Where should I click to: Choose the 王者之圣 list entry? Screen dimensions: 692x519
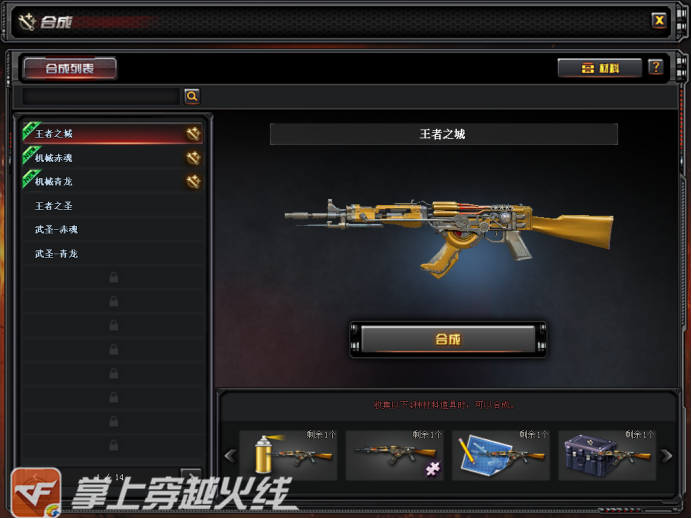click(x=112, y=205)
